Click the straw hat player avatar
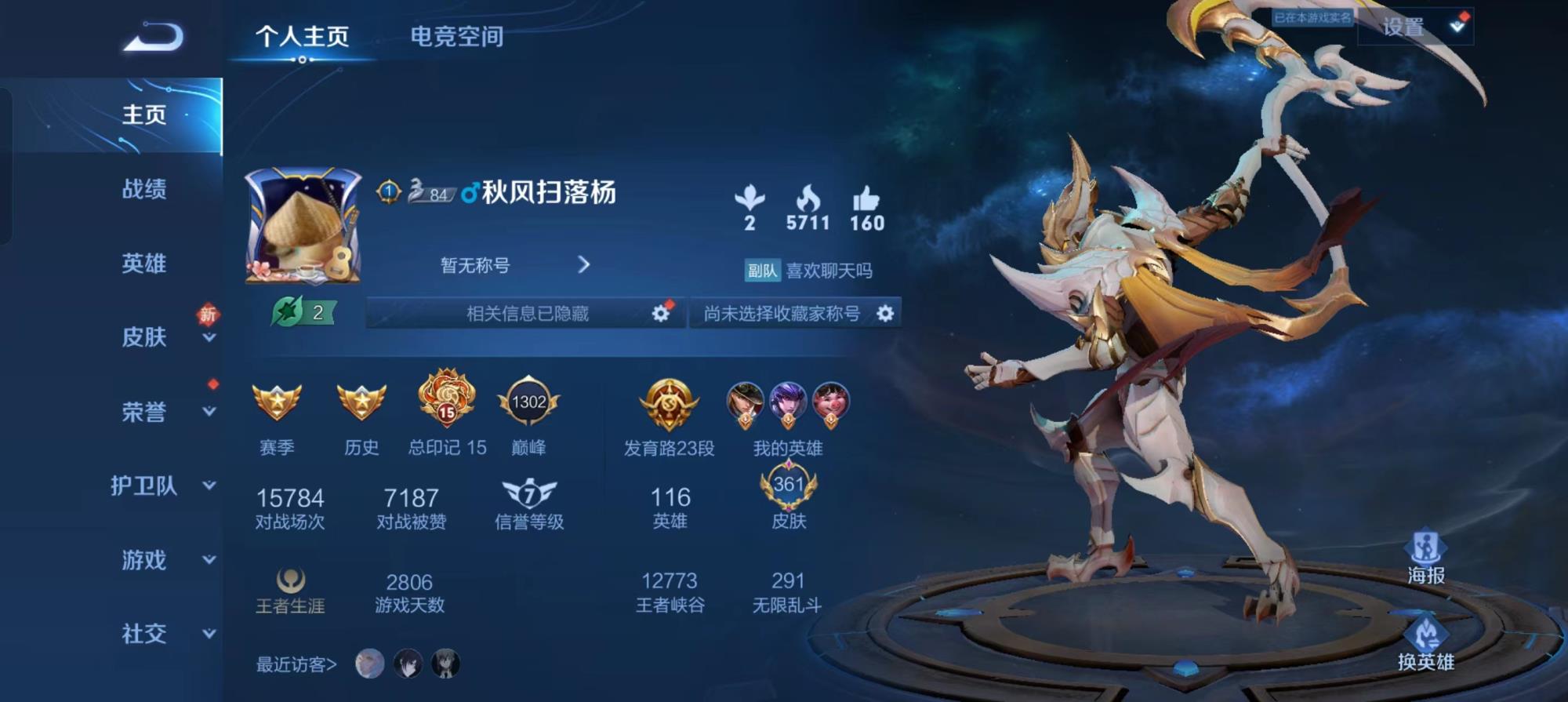Viewport: 1568px width, 702px height. (x=303, y=225)
